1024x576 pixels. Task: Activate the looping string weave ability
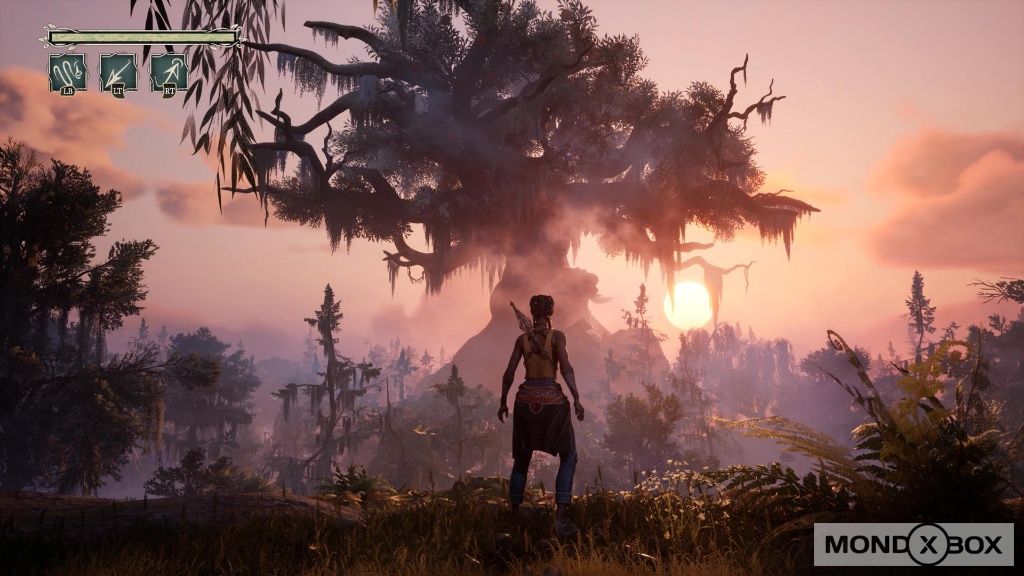click(x=68, y=73)
